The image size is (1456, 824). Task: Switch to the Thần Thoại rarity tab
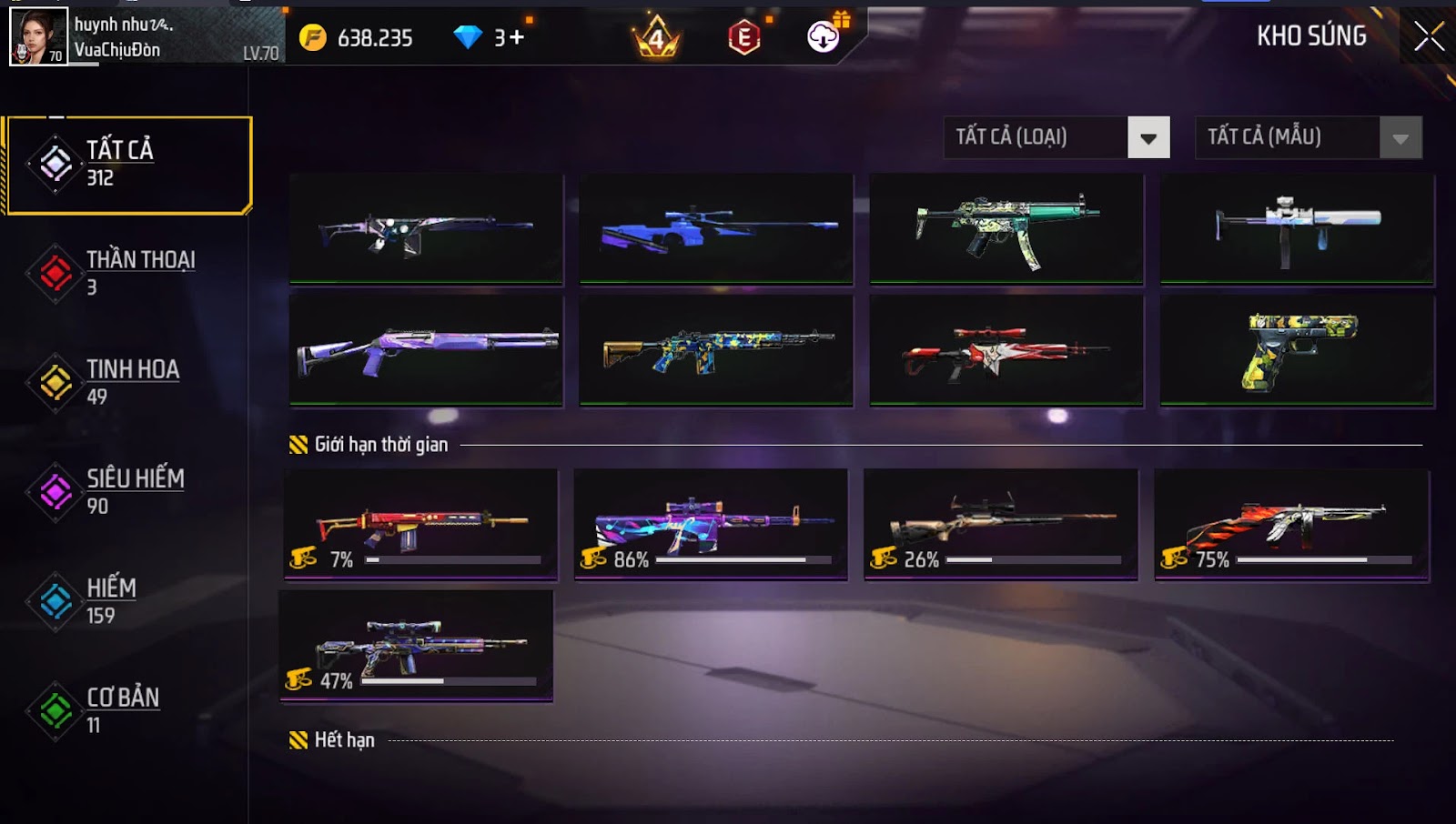click(127, 273)
